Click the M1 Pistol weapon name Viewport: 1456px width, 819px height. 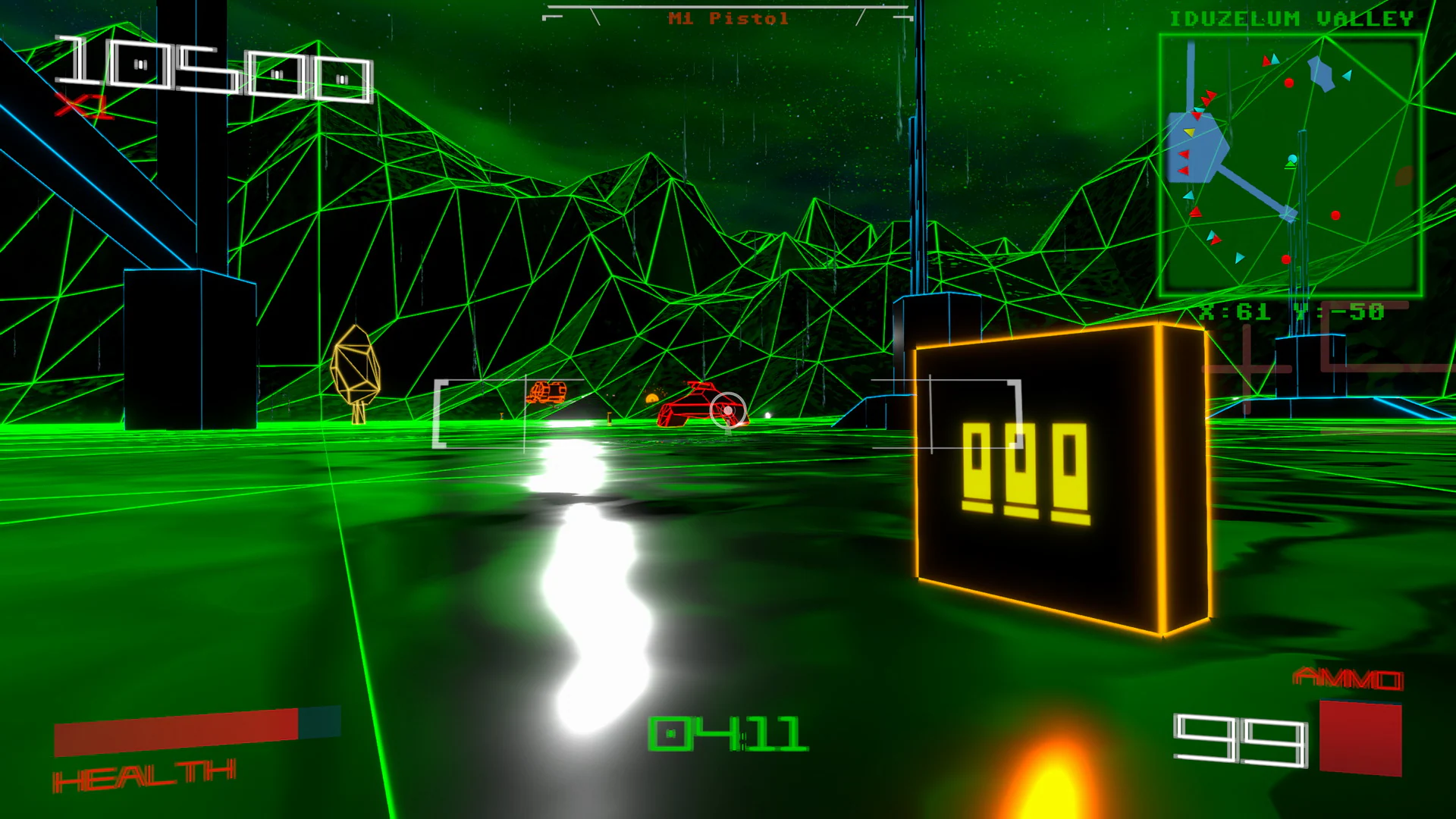[x=730, y=17]
